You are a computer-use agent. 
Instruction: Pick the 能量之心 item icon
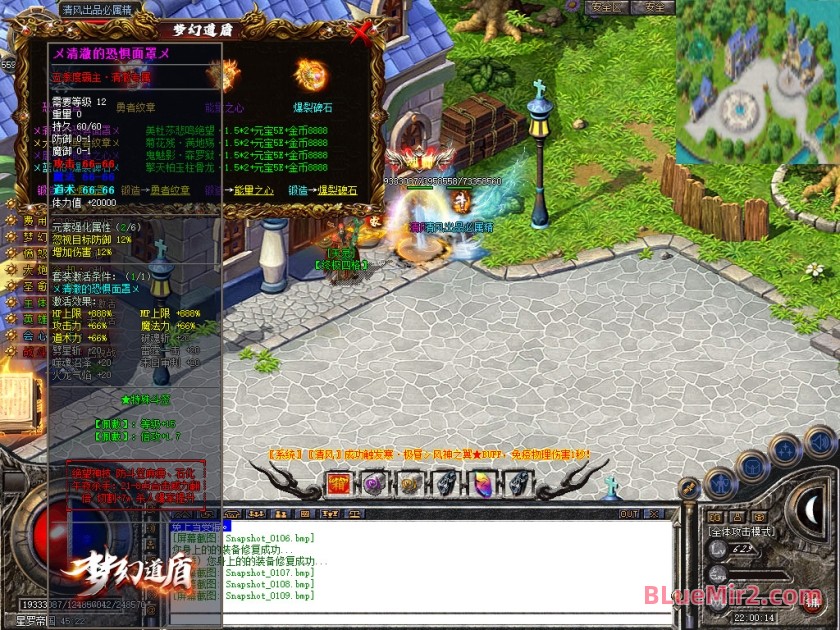click(x=222, y=73)
